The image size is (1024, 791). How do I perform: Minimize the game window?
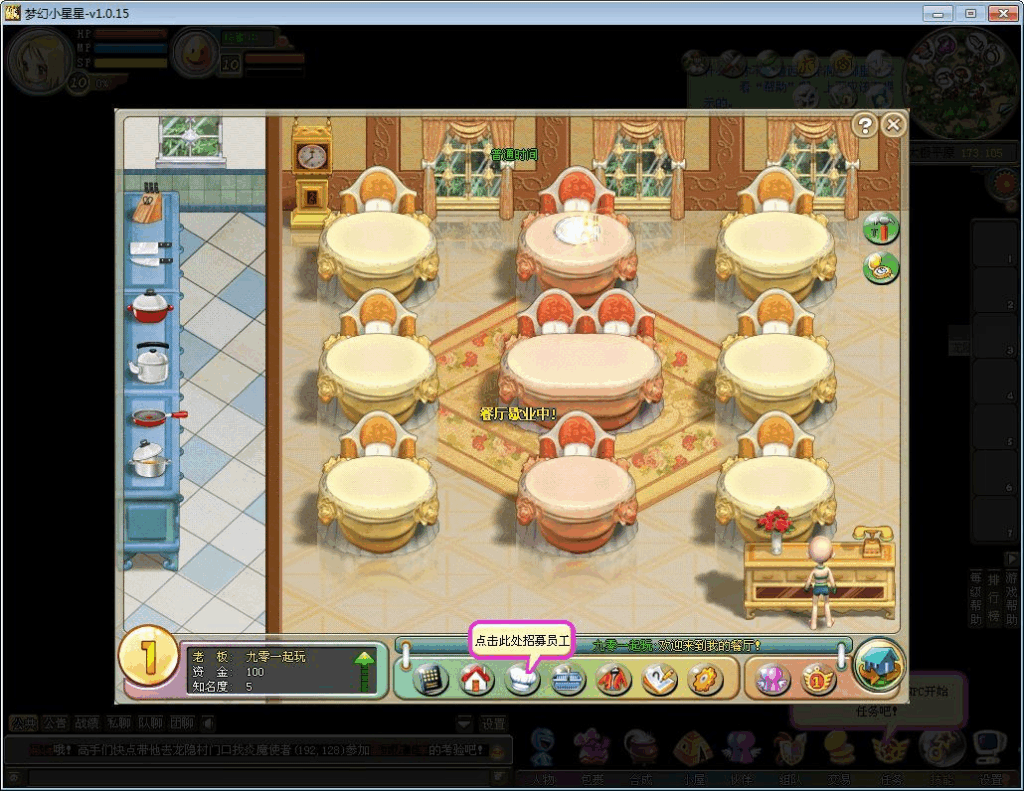click(937, 13)
